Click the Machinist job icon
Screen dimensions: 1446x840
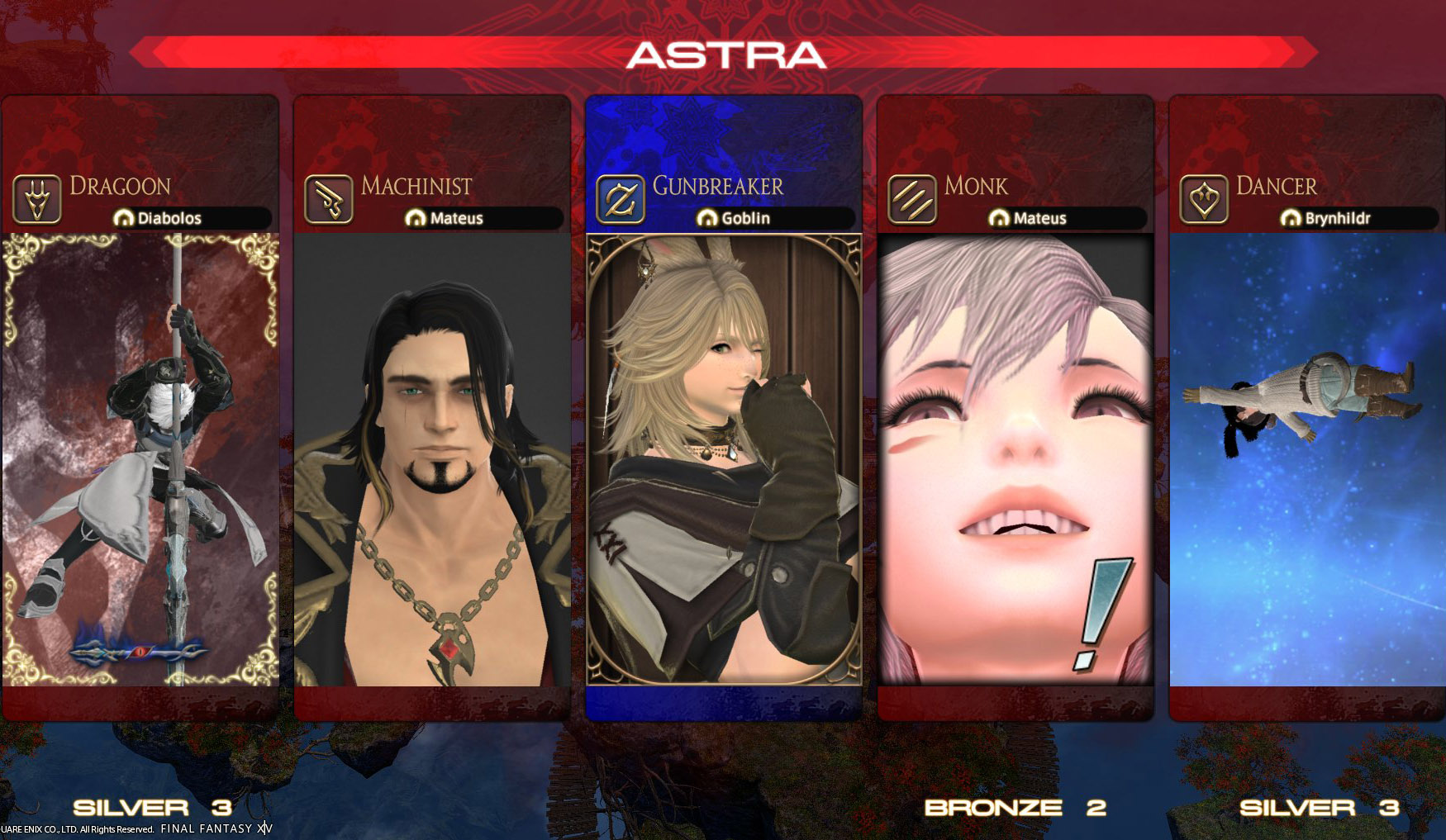(329, 200)
